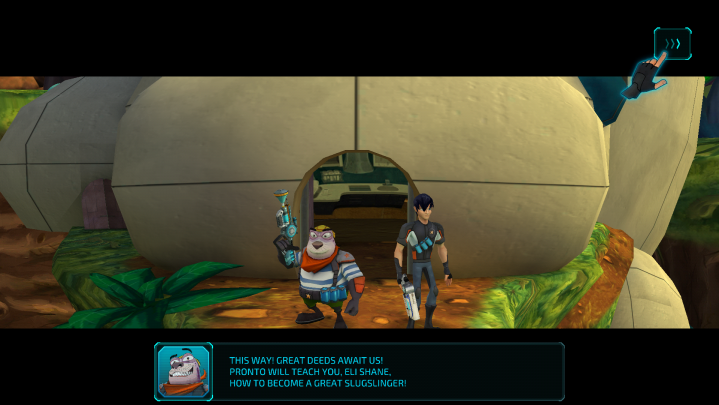The image size is (719, 405).
Task: Skip the cutscene with the fast-forward button
Action: [672, 44]
